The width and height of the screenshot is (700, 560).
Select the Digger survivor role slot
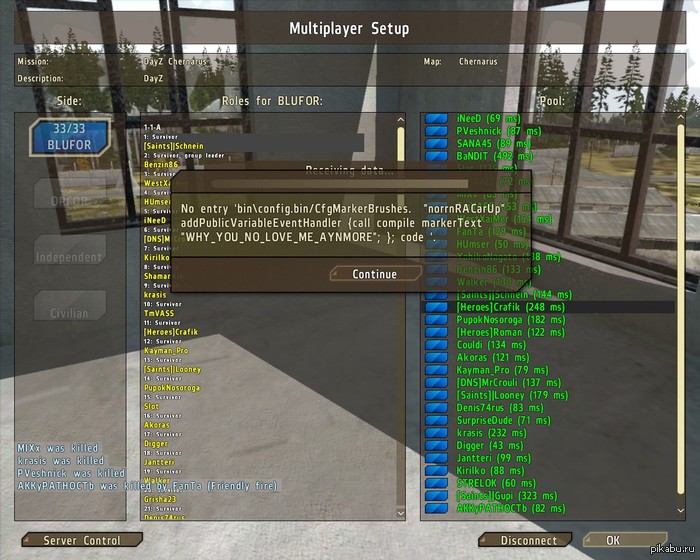(x=156, y=444)
